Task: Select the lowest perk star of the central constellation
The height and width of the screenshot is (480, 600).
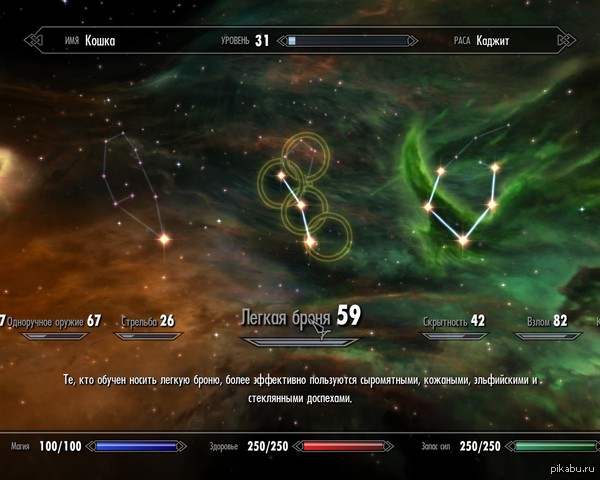Action: (310, 241)
